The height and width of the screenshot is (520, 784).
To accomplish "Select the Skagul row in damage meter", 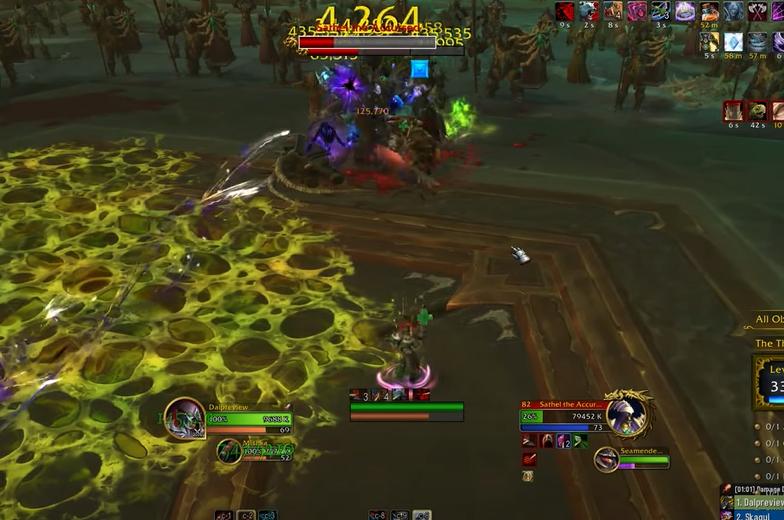I will pos(755,515).
